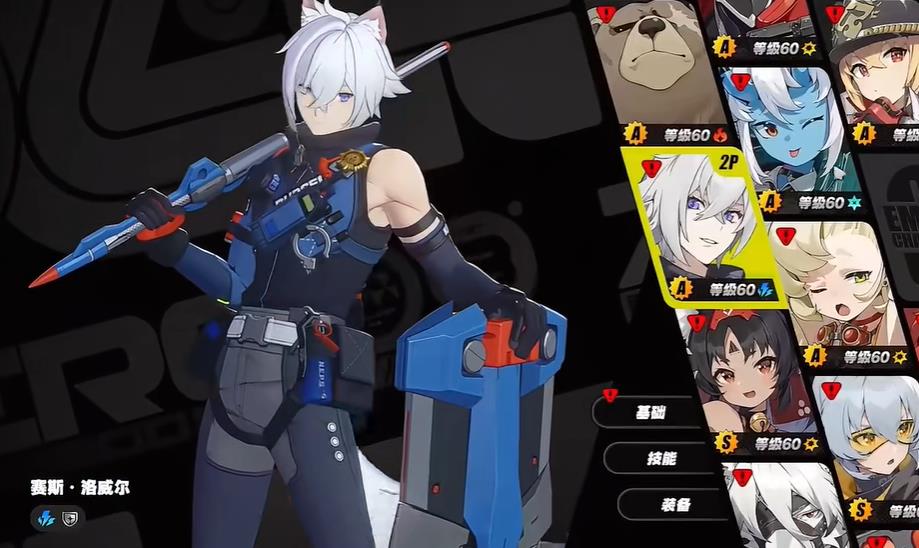Open the 基础 (Basic) tab
This screenshot has height=548, width=919.
(x=651, y=411)
